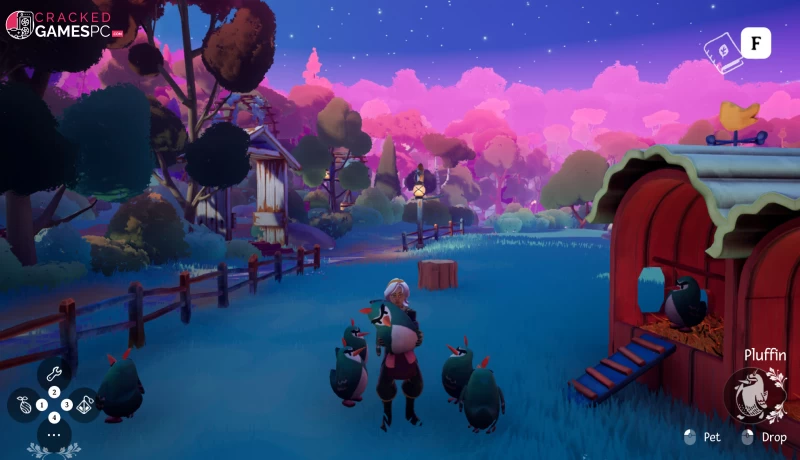Open the three-dots more slot
800x460 pixels.
tap(54, 435)
